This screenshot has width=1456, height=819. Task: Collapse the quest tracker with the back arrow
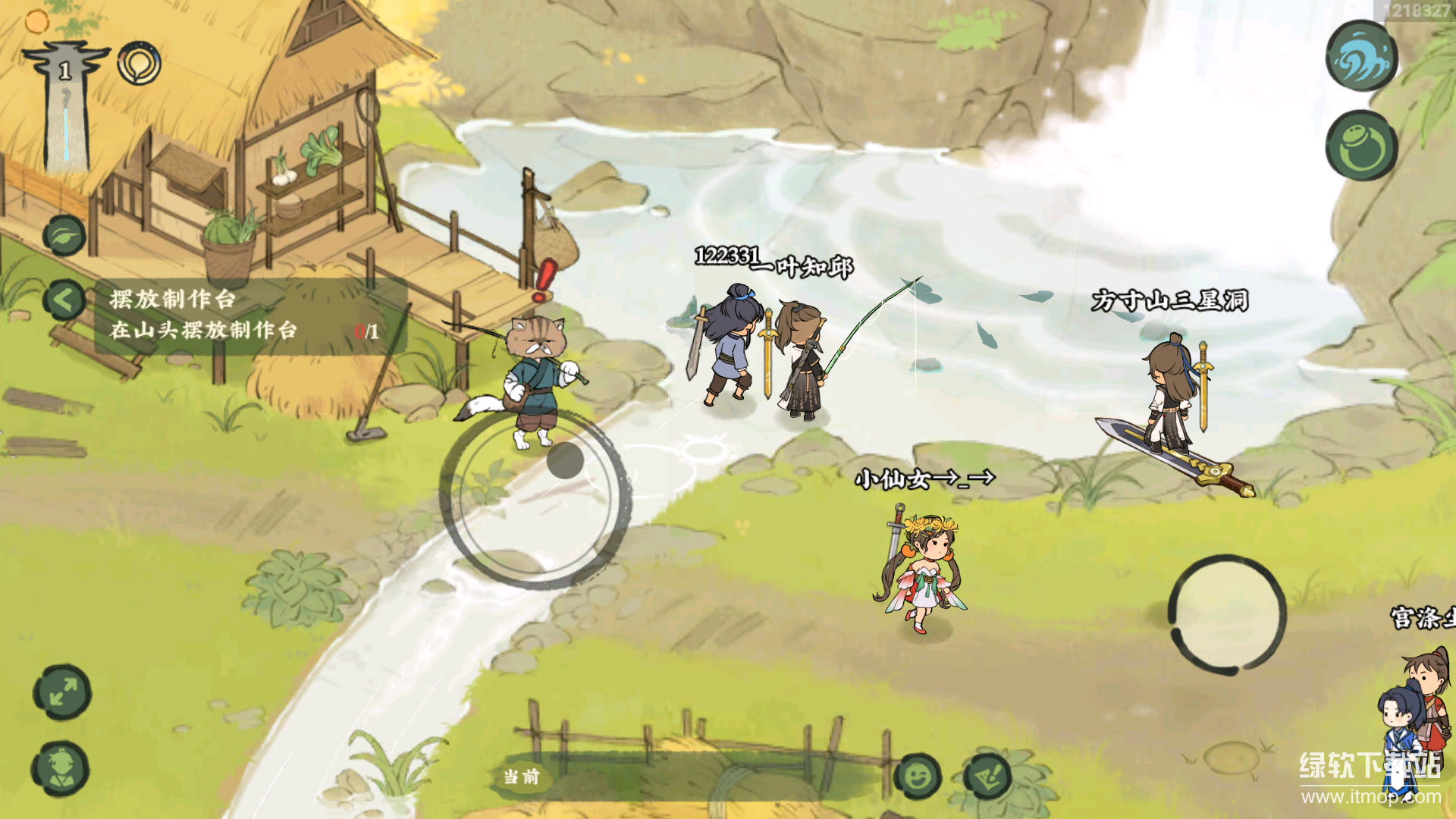click(x=64, y=300)
